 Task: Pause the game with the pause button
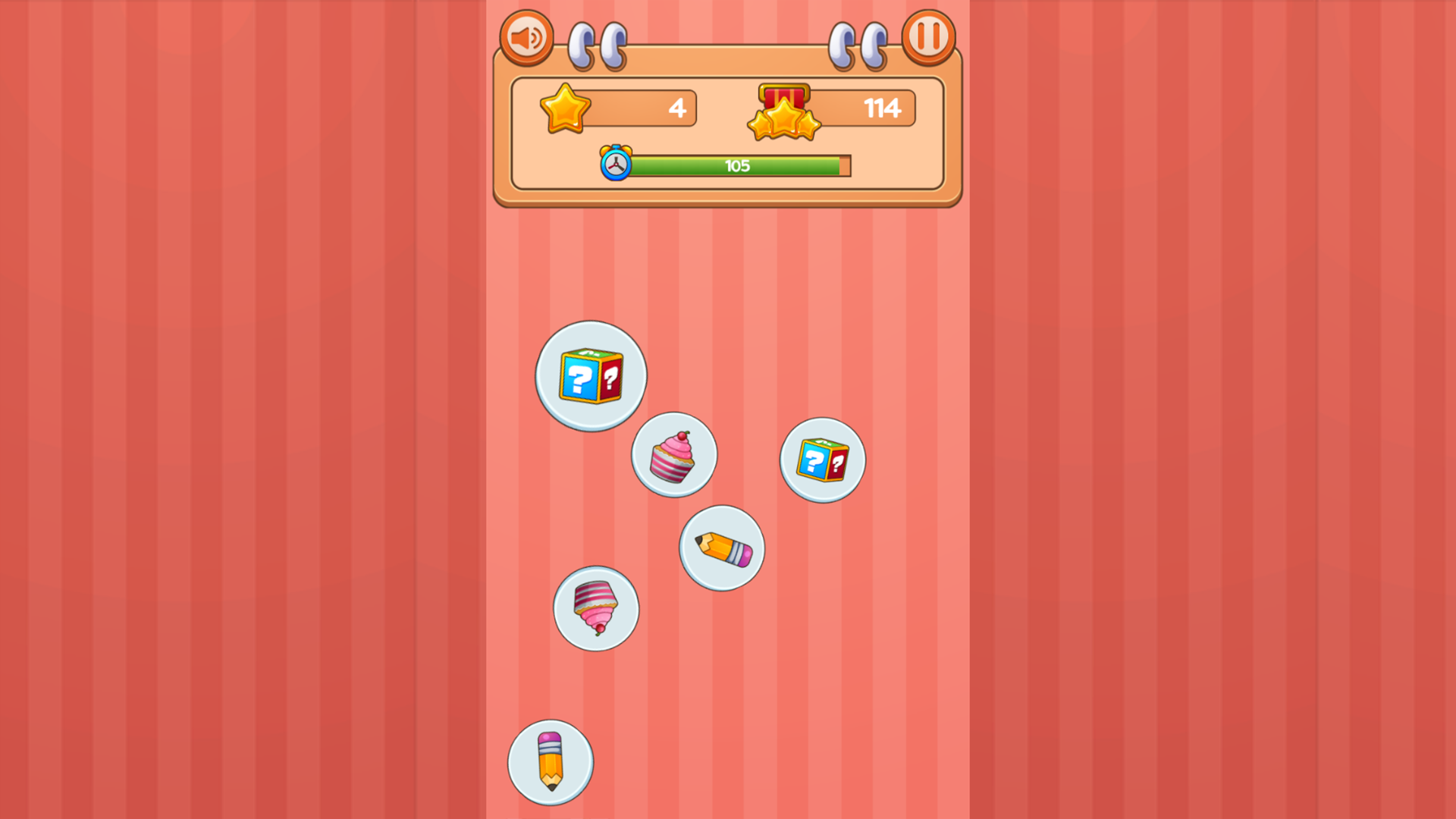(x=928, y=37)
